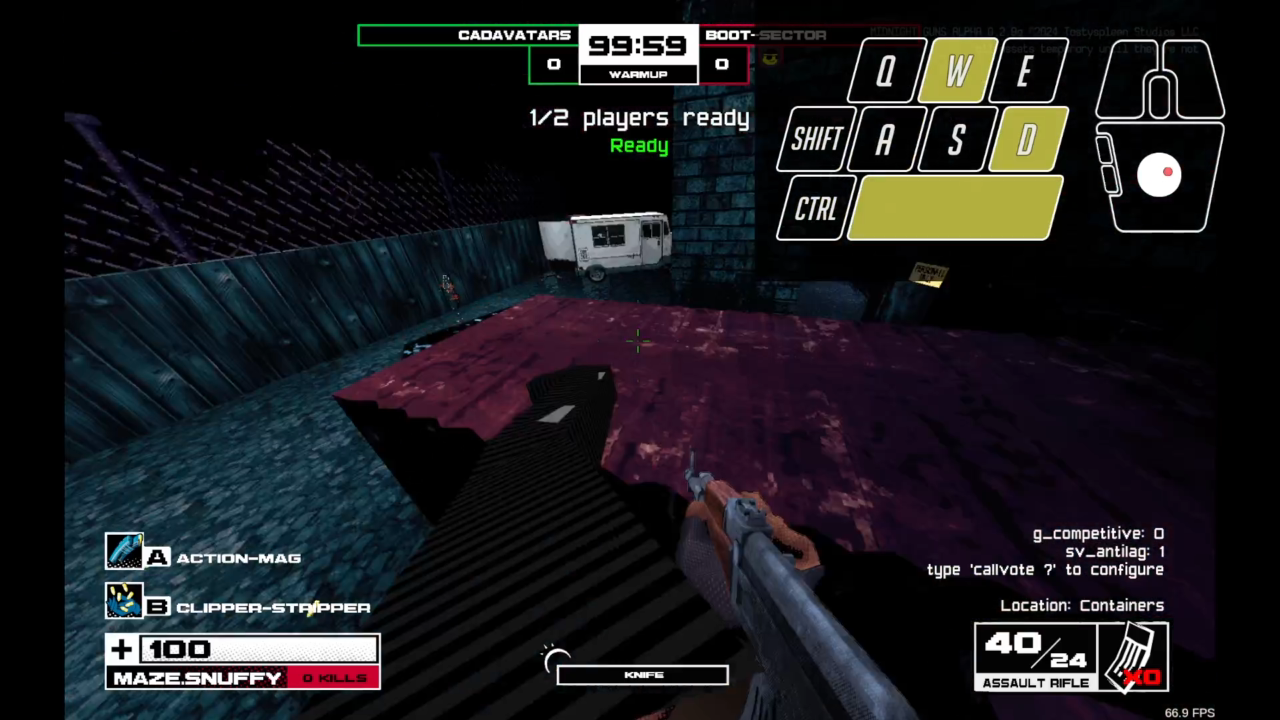The image size is (1280, 720).
Task: Select the WARMUP mode label
Action: (x=637, y=75)
